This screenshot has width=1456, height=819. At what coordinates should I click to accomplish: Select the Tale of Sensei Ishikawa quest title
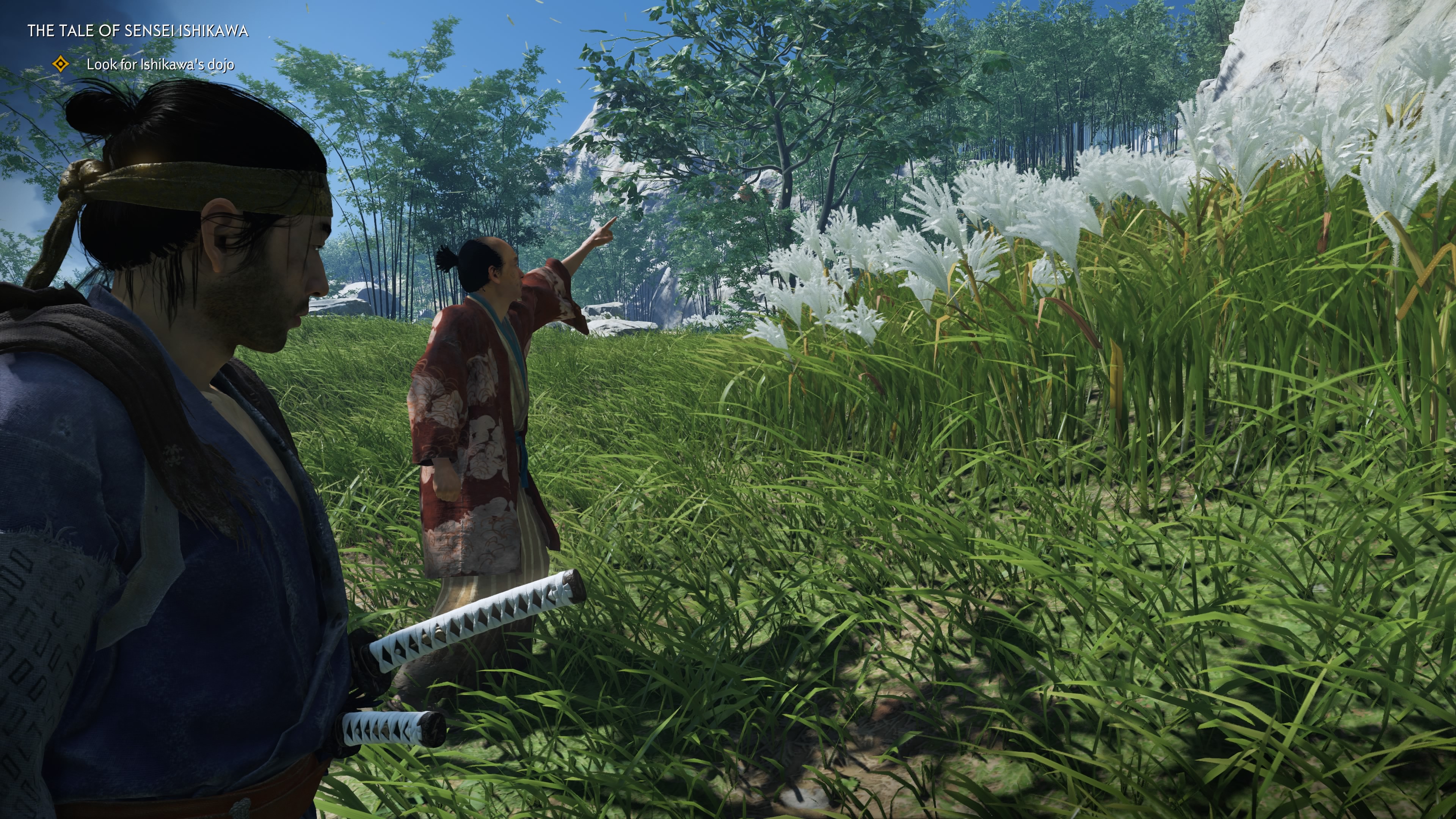[x=138, y=31]
